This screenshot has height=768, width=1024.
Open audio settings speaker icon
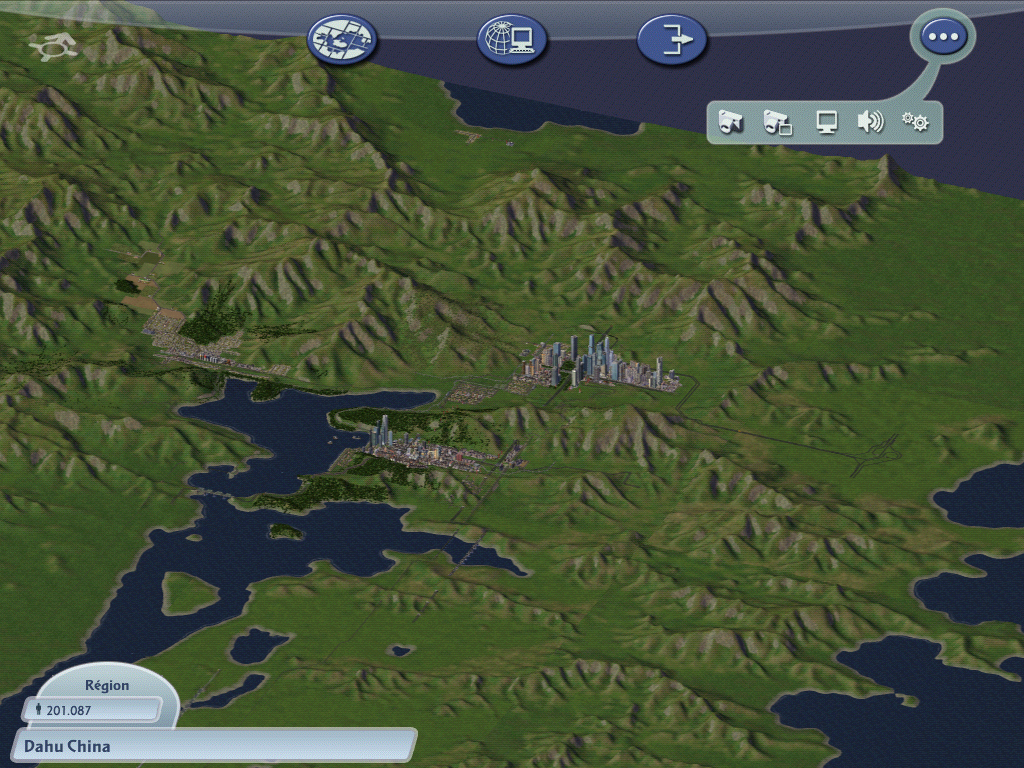(x=870, y=123)
